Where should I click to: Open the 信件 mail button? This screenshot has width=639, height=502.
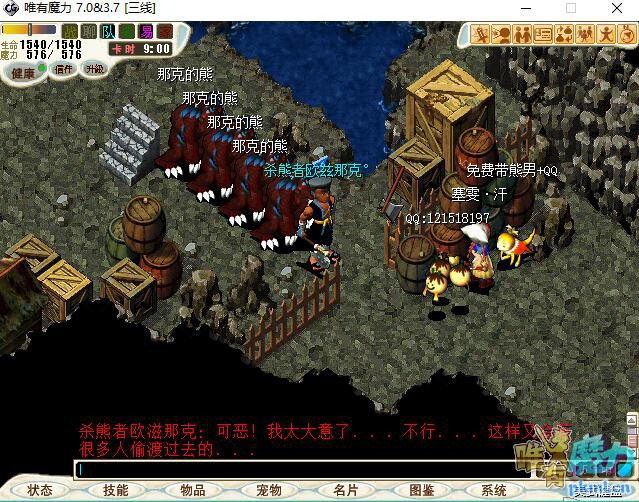[64, 70]
